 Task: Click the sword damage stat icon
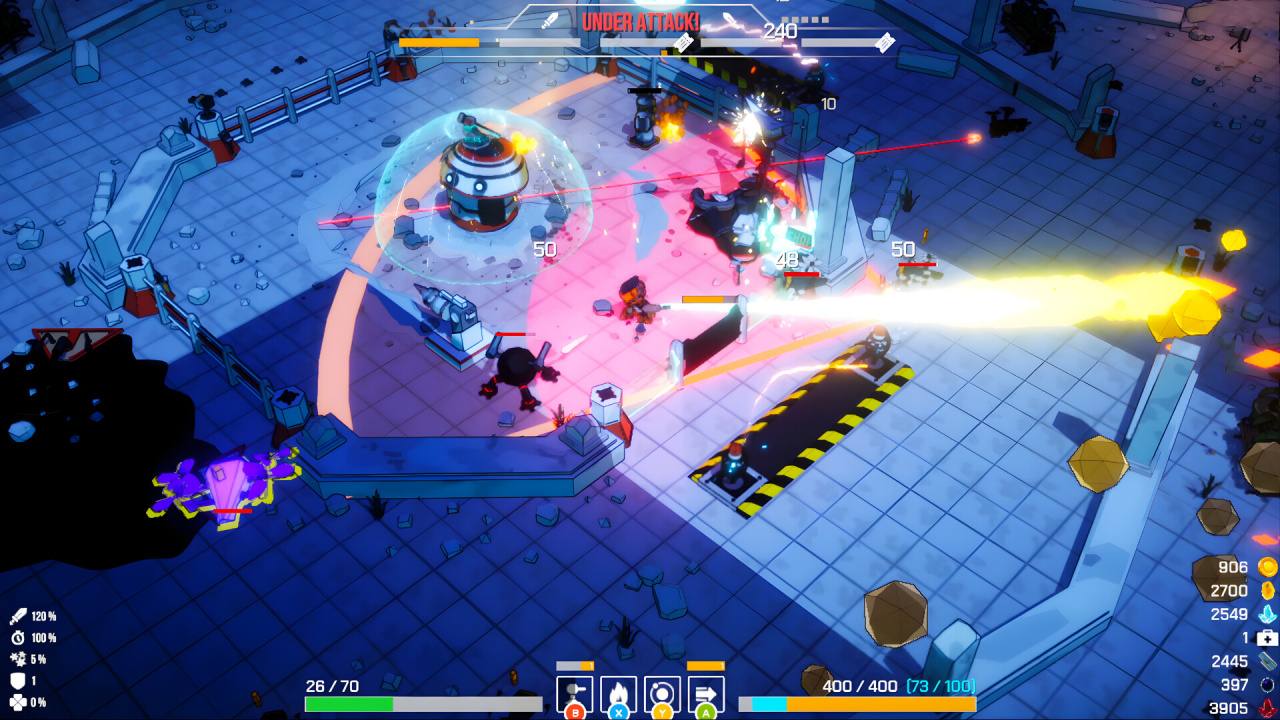click(x=18, y=616)
